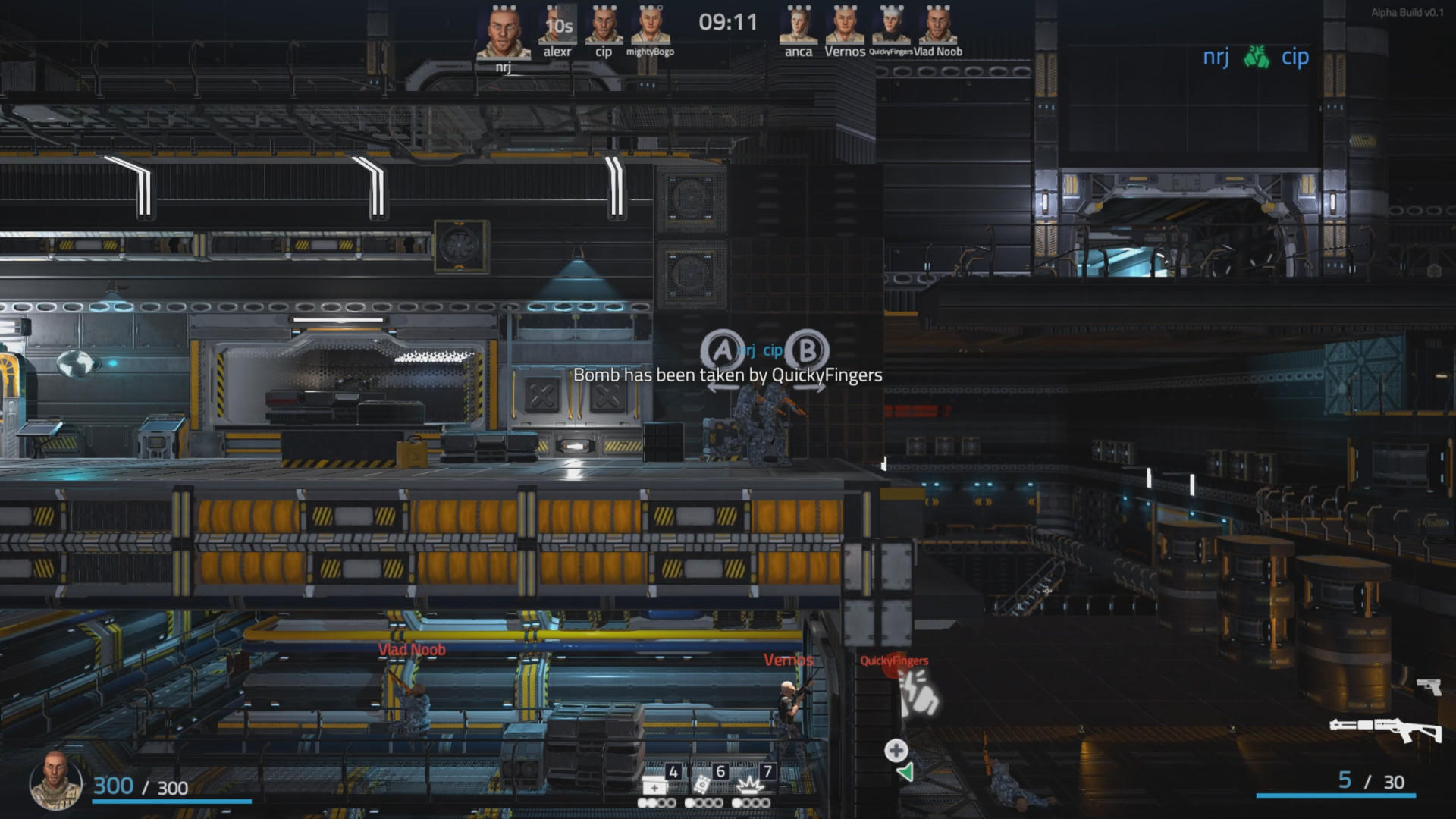The height and width of the screenshot is (819, 1456).
Task: Click the green arrow objective indicator
Action: tap(905, 772)
